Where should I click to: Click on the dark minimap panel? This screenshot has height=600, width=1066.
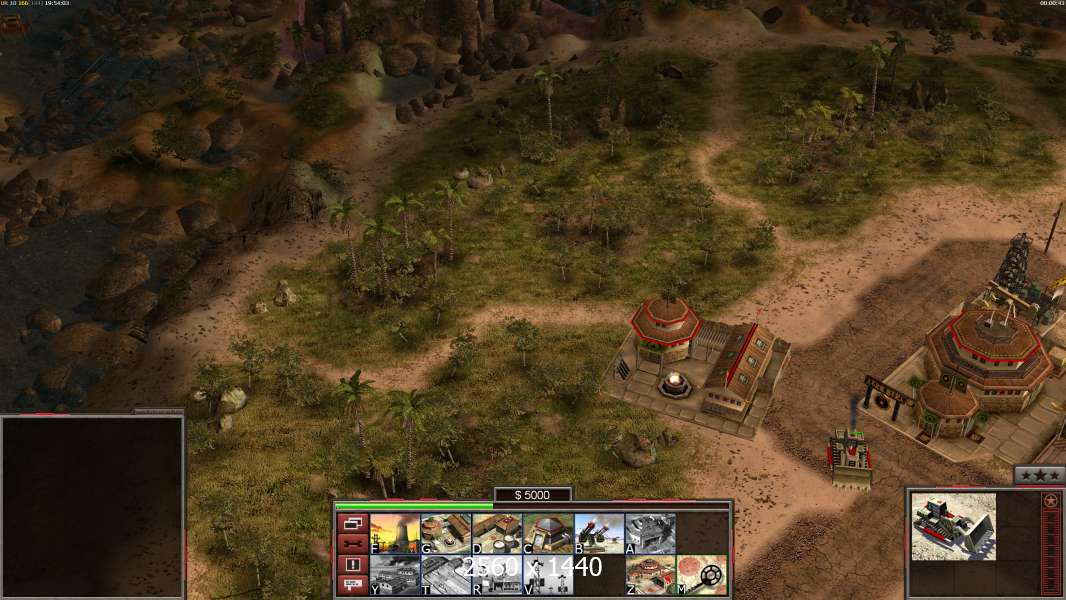pyautogui.click(x=92, y=505)
